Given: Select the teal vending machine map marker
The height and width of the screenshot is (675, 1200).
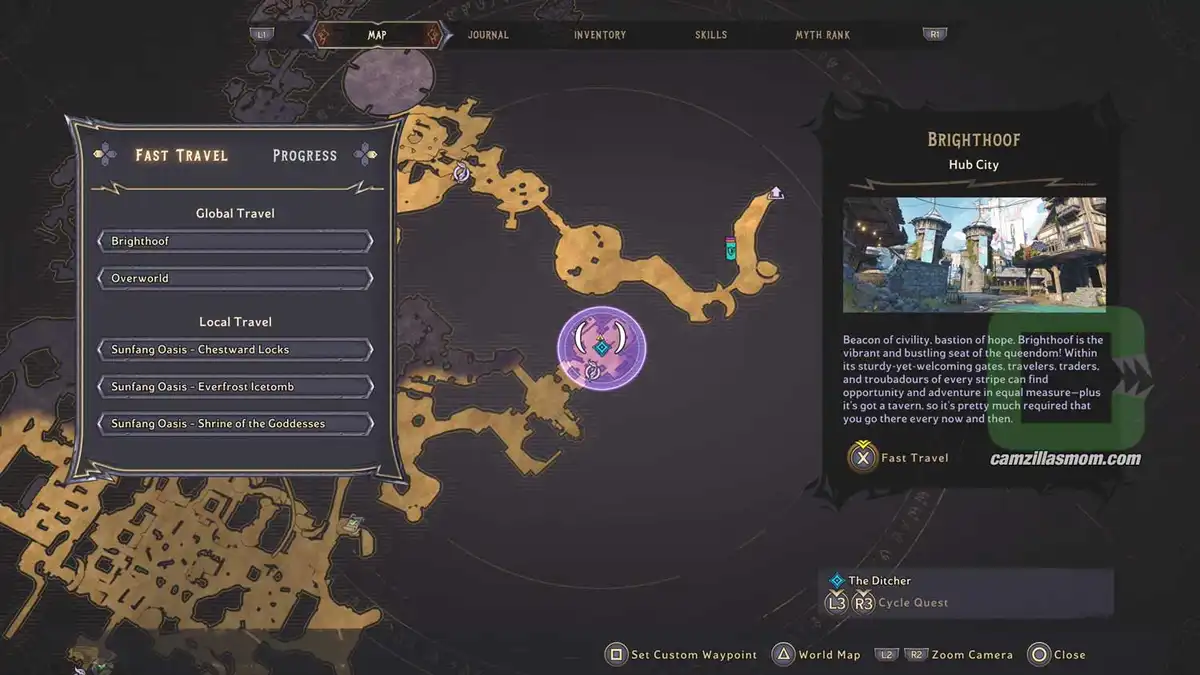Looking at the screenshot, I should [x=731, y=247].
